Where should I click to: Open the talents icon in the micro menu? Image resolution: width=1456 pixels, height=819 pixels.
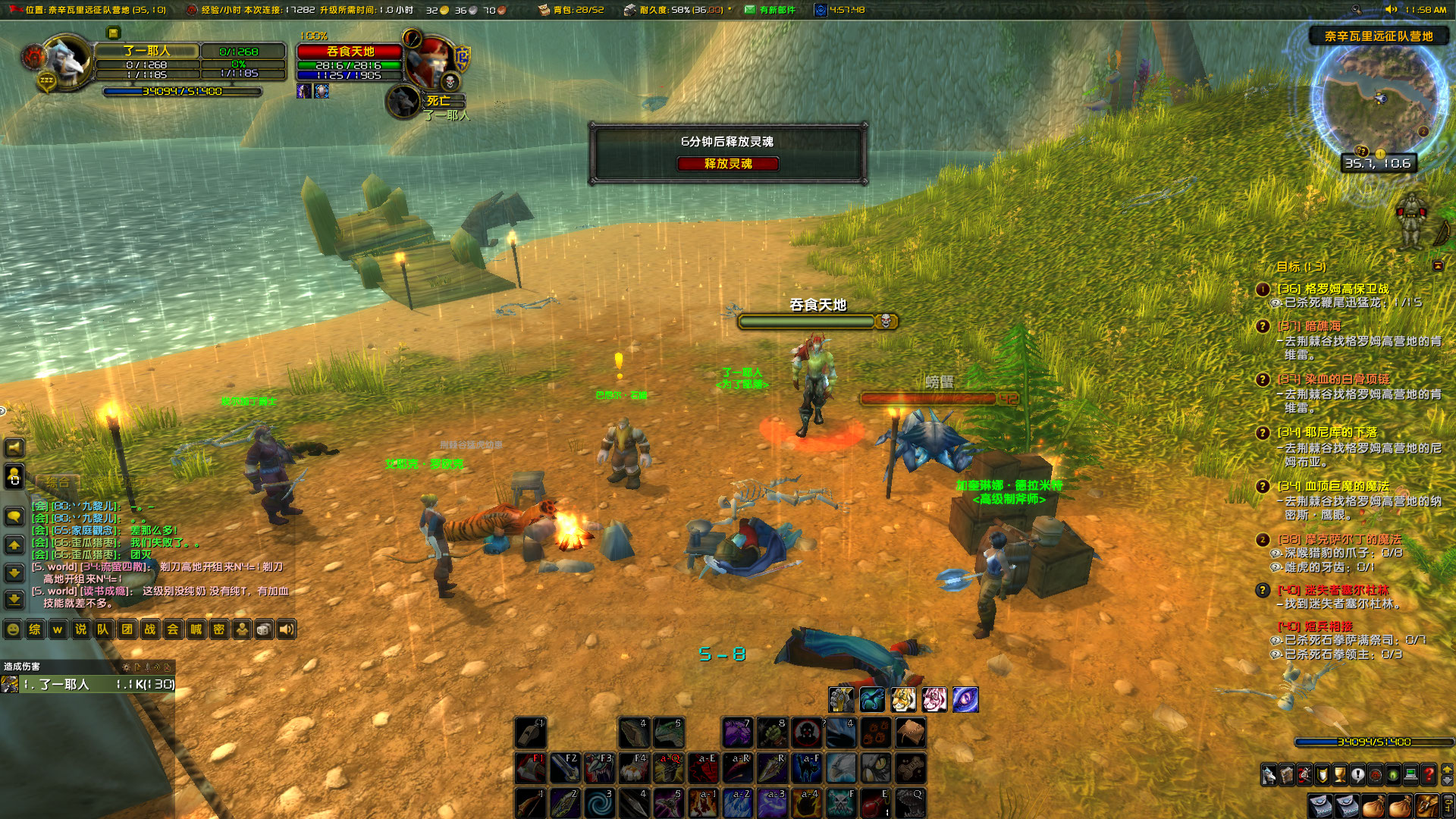[x=1304, y=774]
